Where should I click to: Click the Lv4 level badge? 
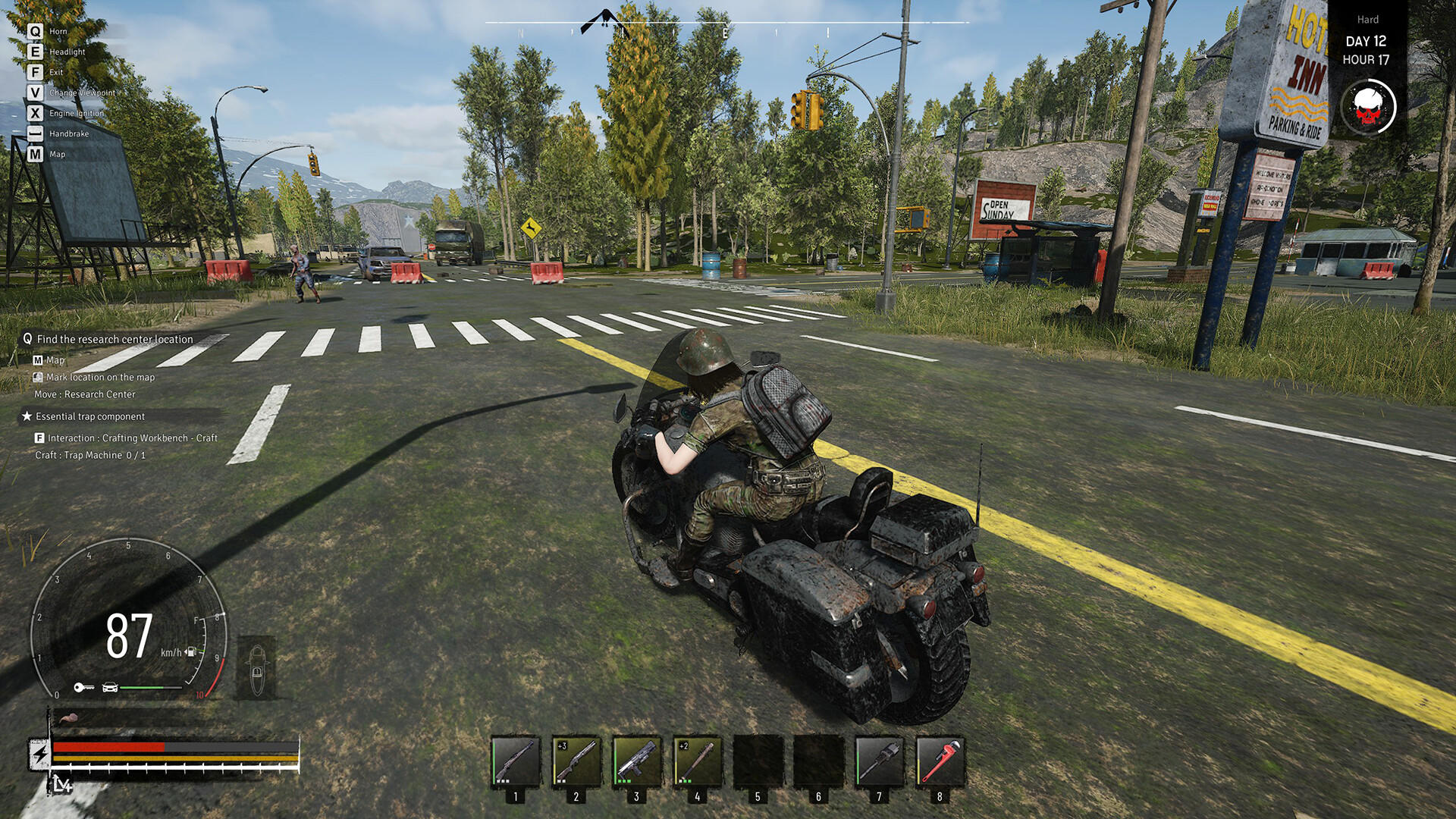pos(62,785)
